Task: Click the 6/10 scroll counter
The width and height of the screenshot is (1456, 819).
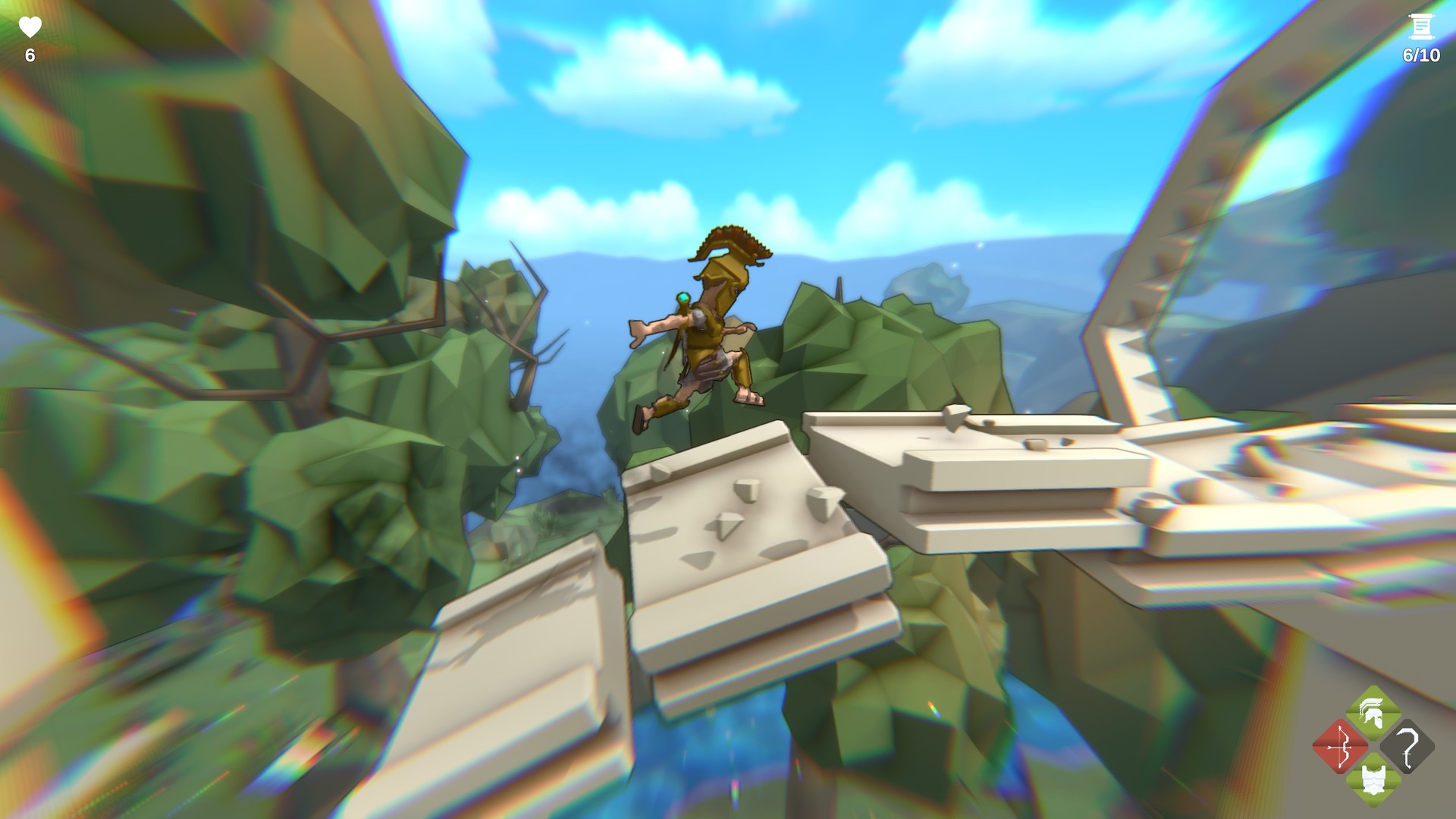Action: point(1420,53)
